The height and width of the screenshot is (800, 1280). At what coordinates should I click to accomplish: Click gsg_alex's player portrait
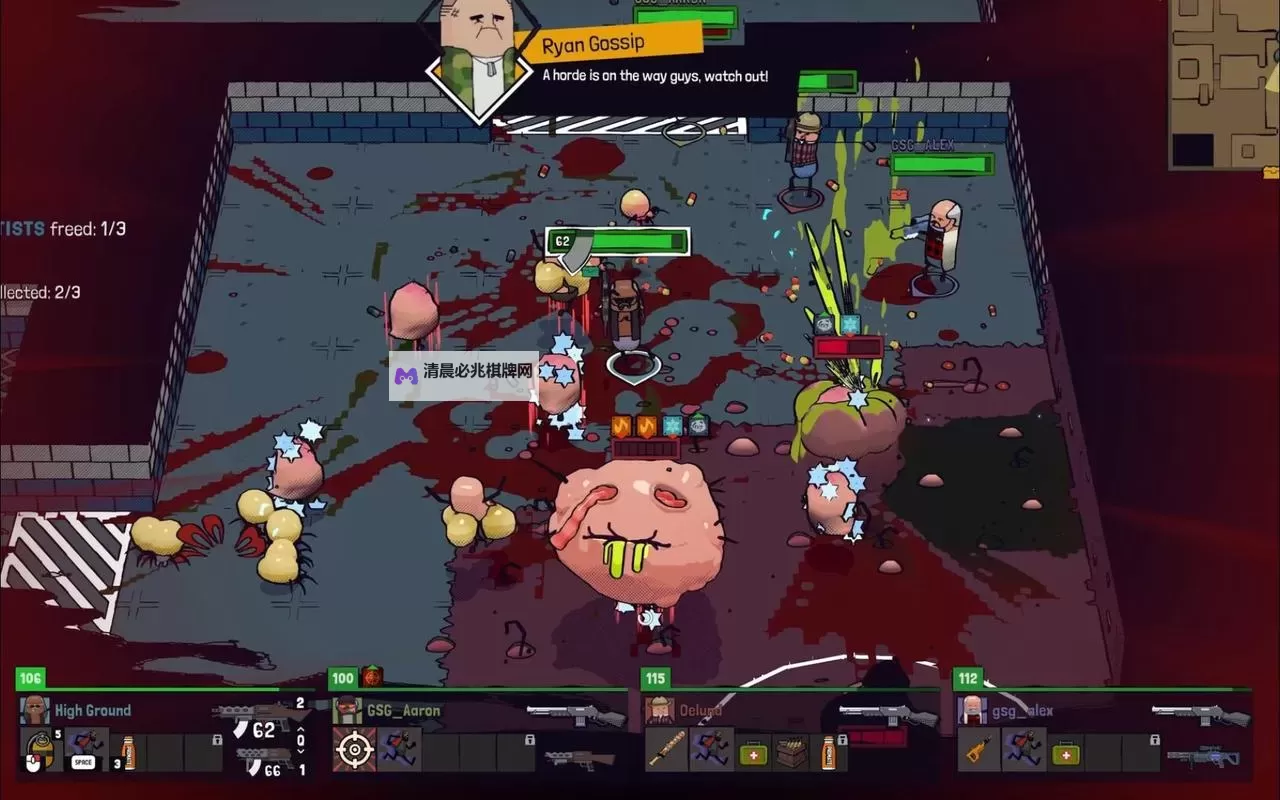click(972, 710)
